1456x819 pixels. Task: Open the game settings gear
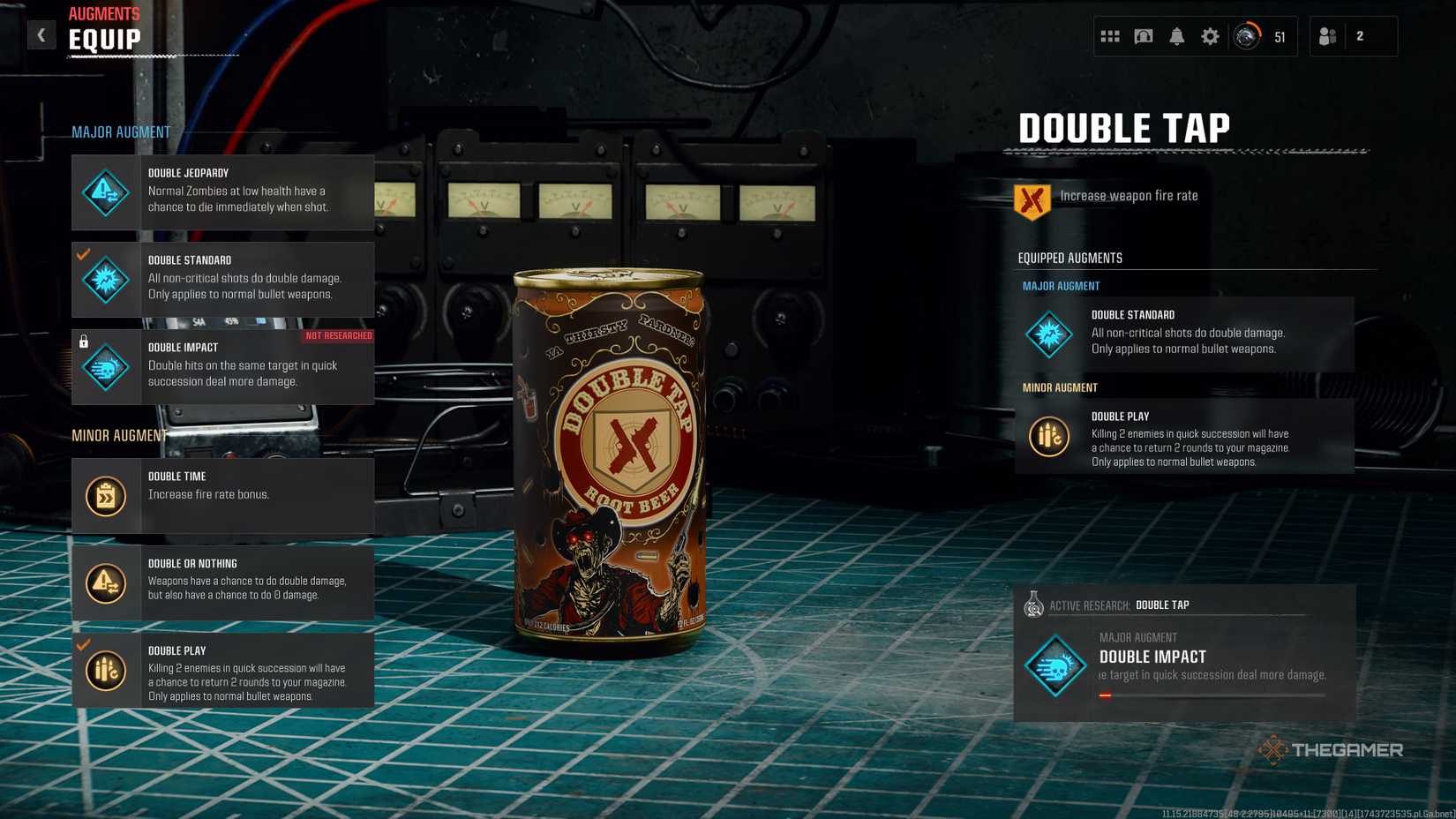coord(1209,36)
